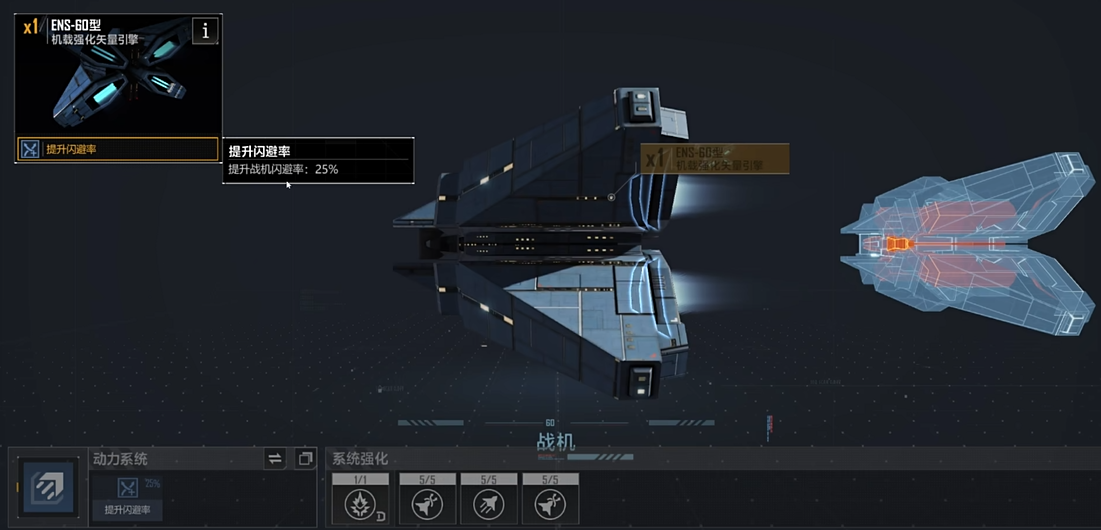
Task: Select the 动力系统 module icon
Action: [46, 488]
